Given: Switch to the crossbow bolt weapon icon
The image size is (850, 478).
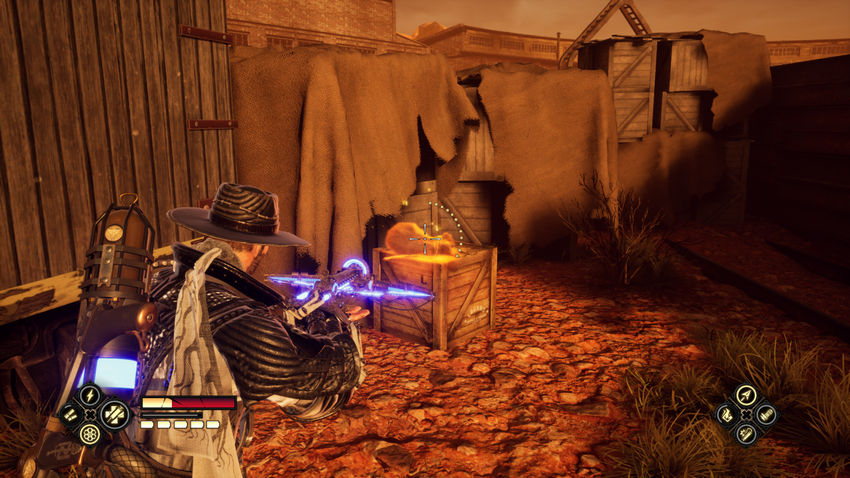Looking at the screenshot, I should click(745, 395).
